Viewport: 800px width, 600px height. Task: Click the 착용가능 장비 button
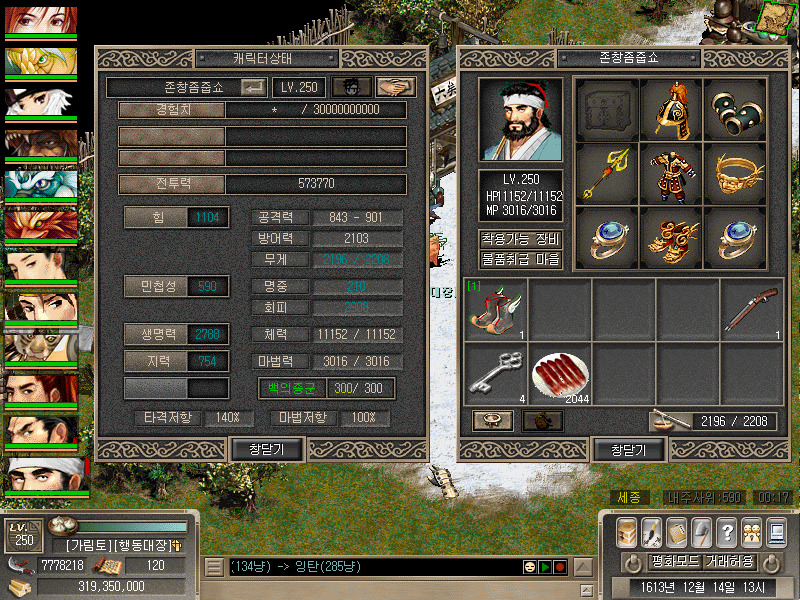coord(521,240)
